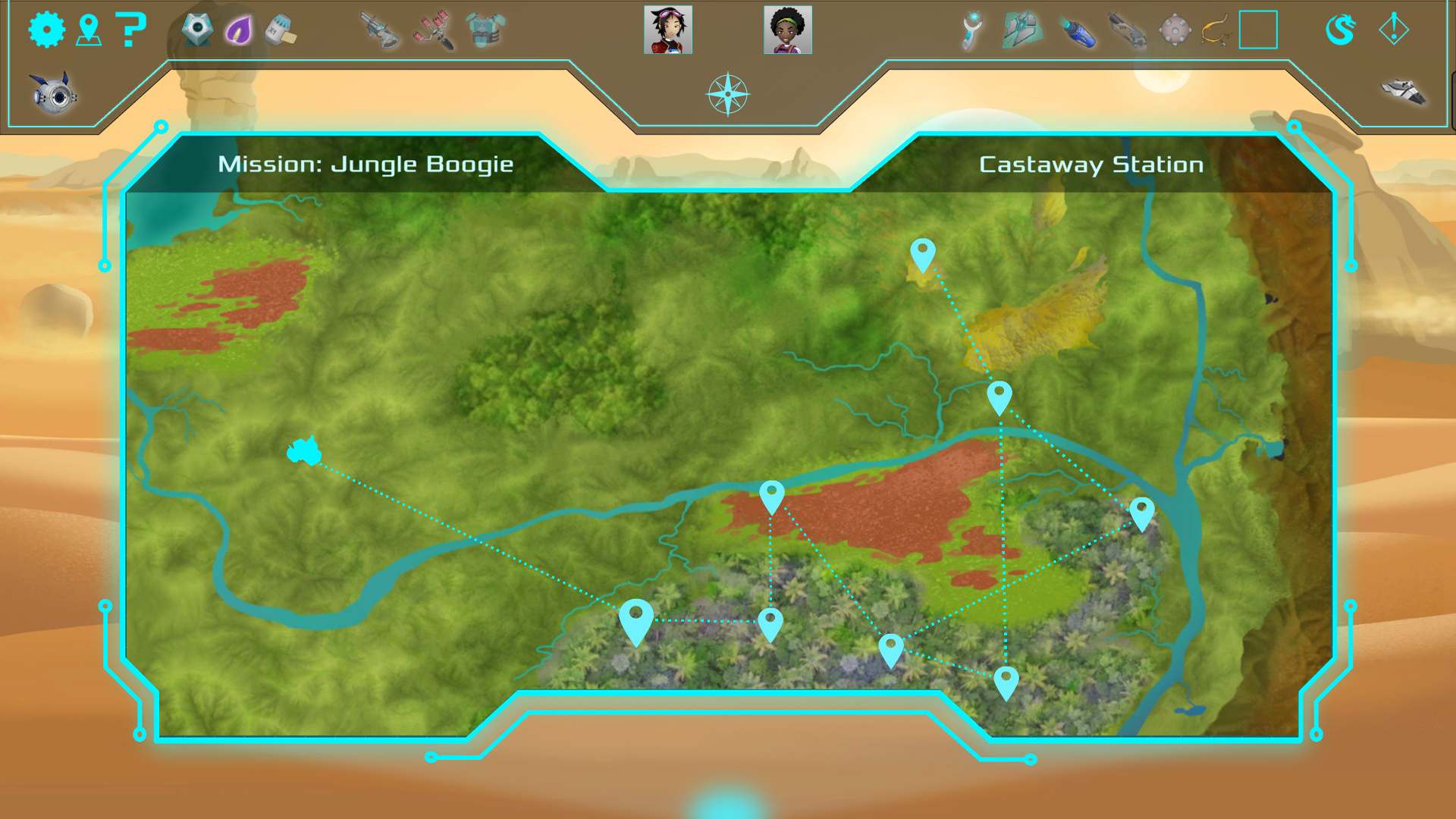Select the purple leaf inventory item

coord(239,29)
